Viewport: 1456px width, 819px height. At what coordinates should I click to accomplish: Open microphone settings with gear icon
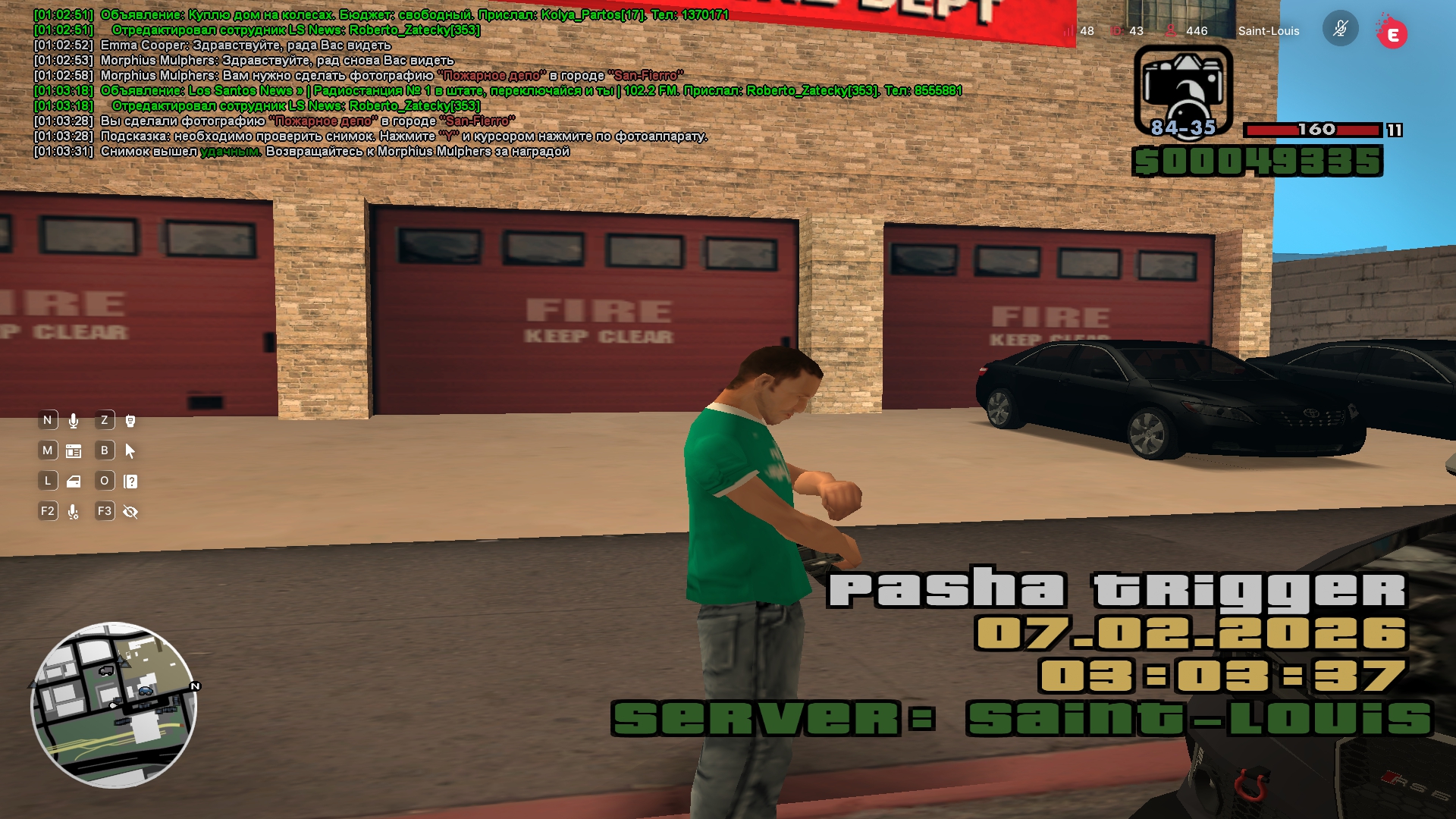point(74,512)
